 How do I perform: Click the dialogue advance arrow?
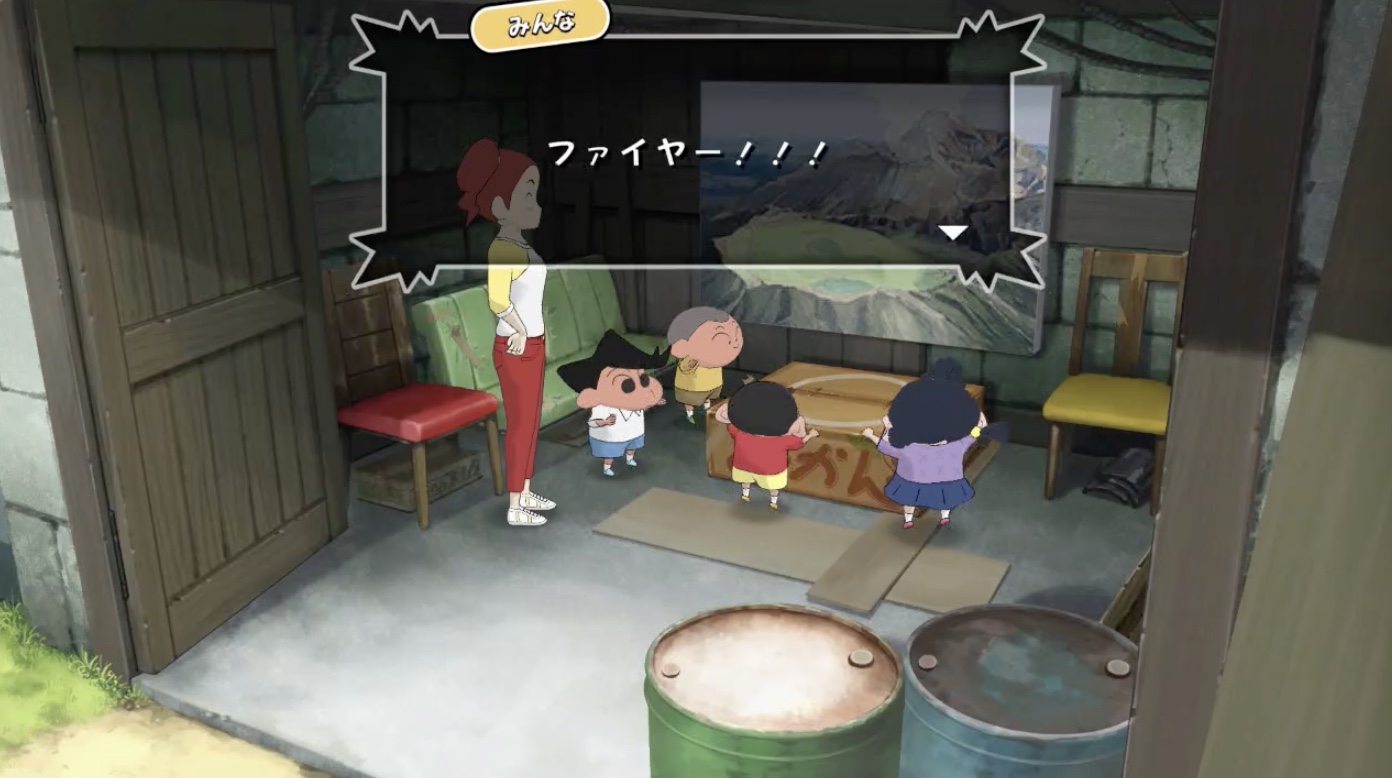[954, 230]
